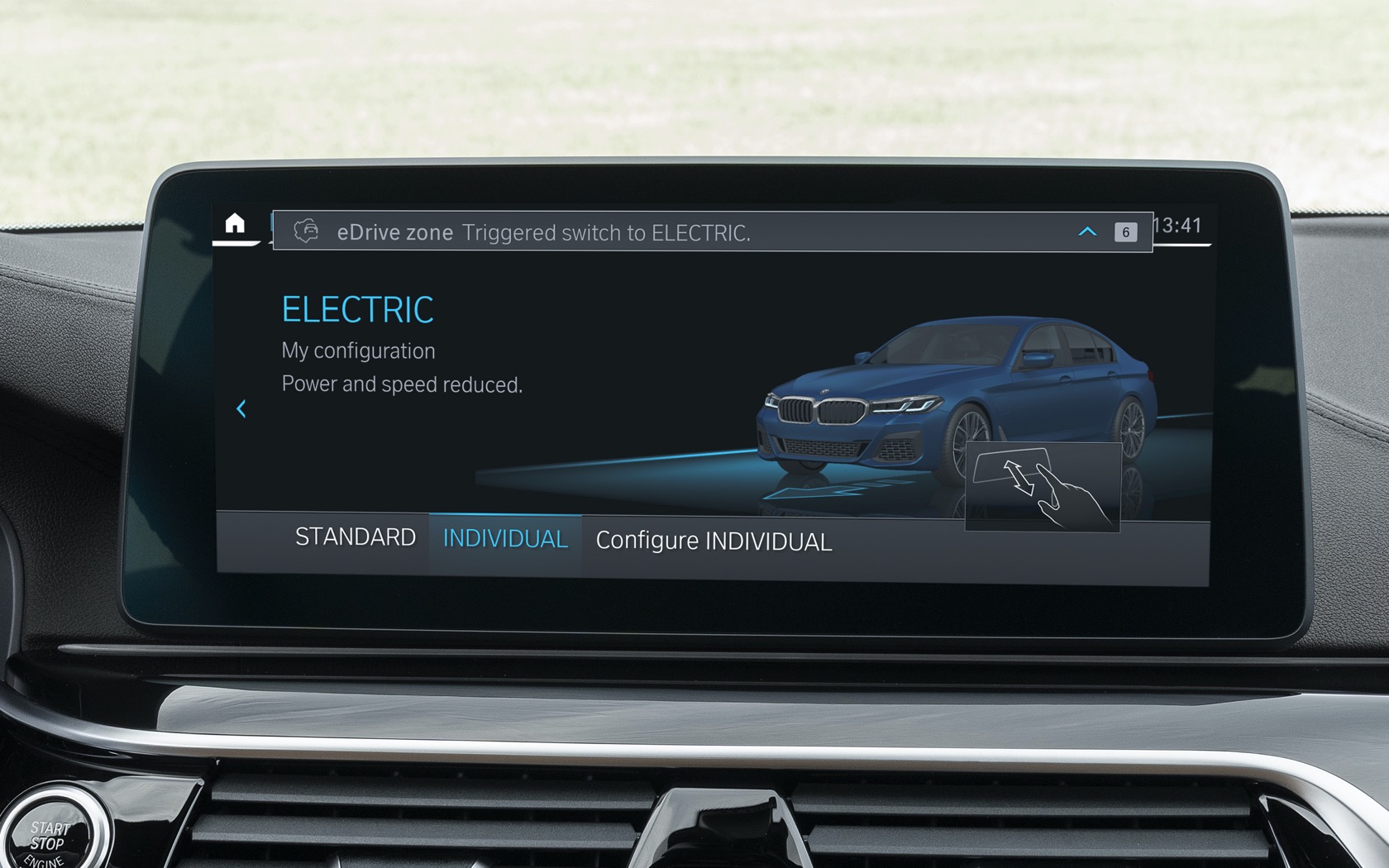Open Configure INDIVIDUAL settings
Viewport: 1389px width, 868px height.
coord(714,541)
